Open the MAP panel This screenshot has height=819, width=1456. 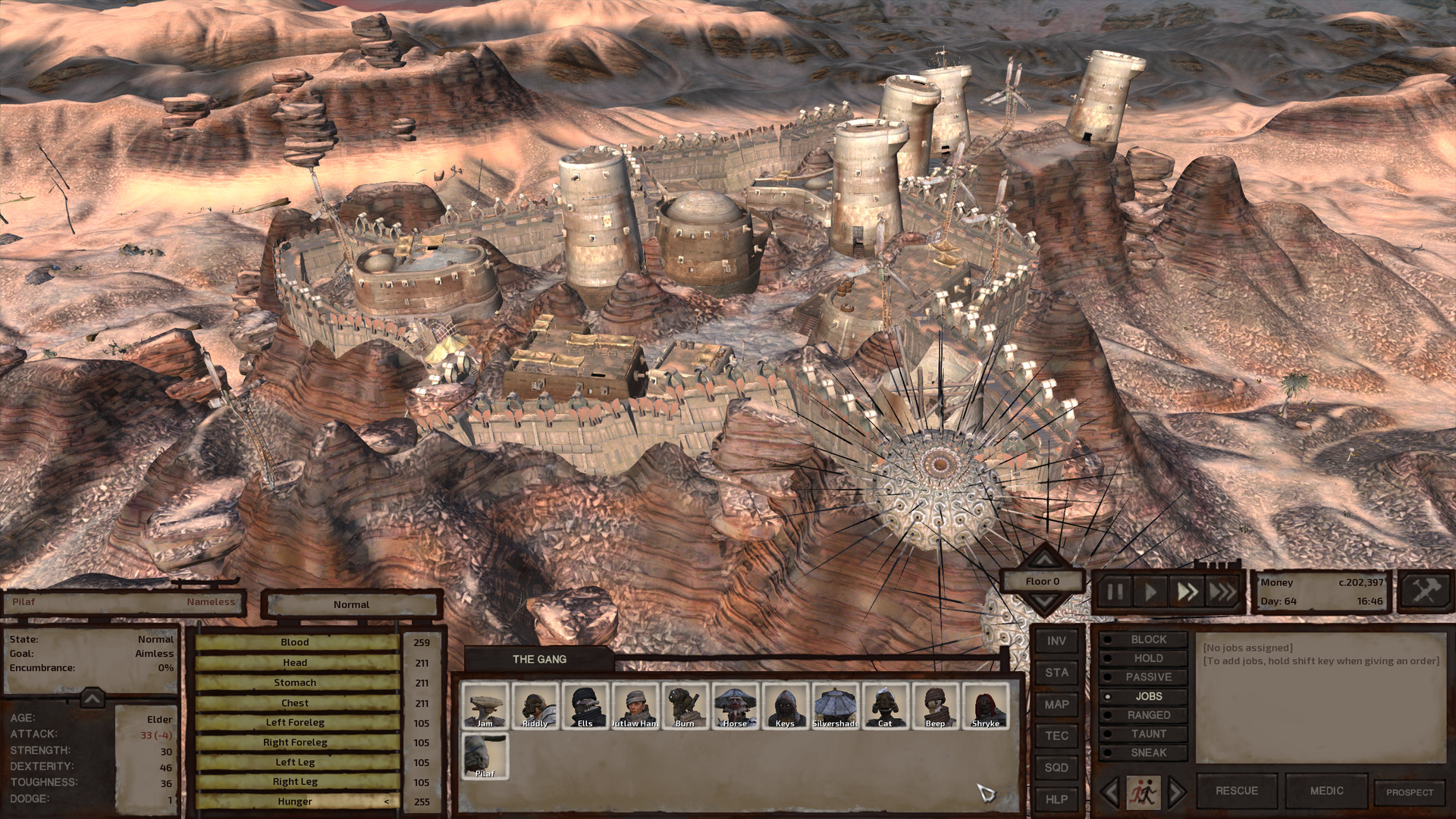[x=1056, y=704]
